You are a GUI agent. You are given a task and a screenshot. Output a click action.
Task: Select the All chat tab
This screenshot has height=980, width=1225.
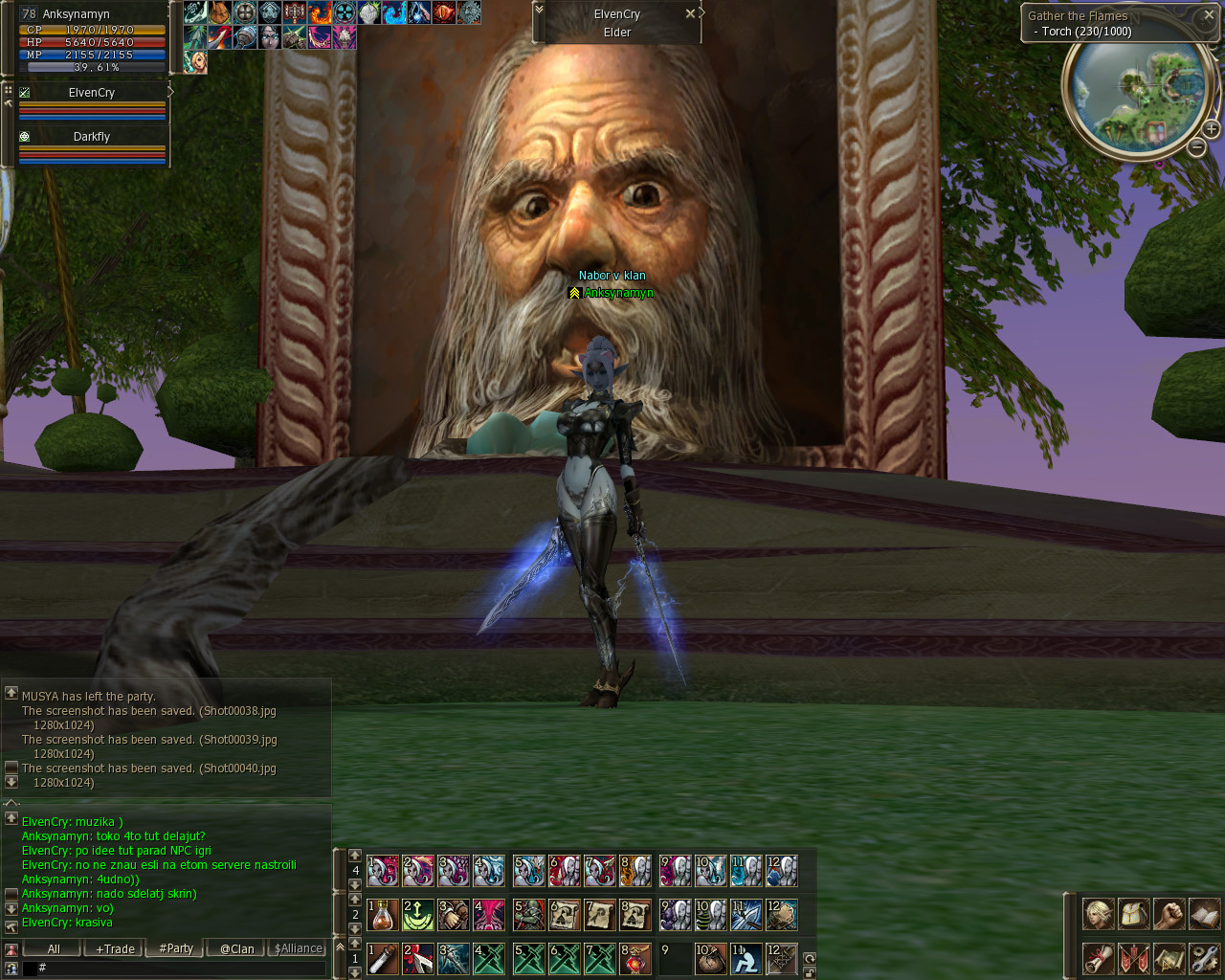point(54,948)
